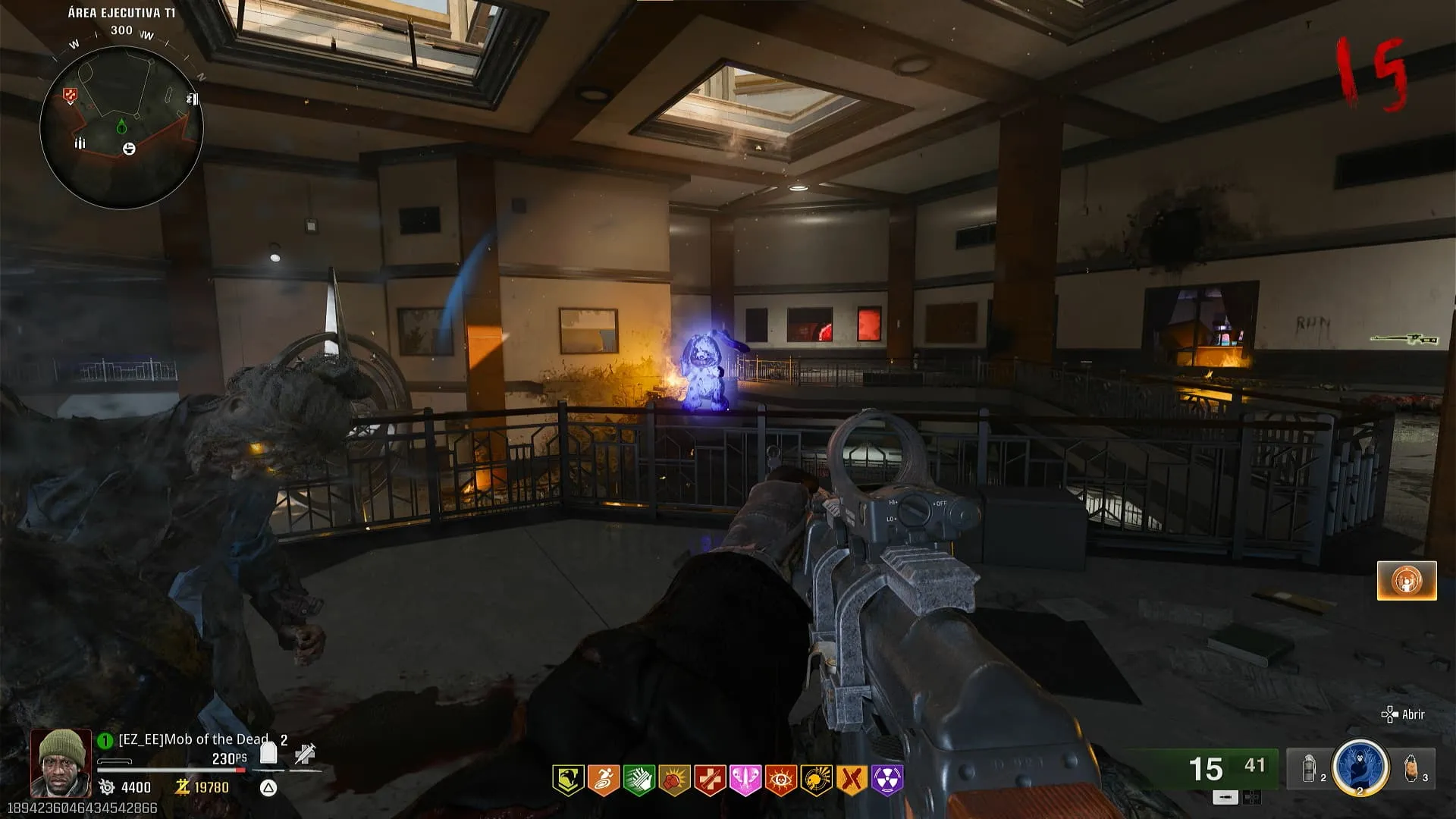This screenshot has width=1456, height=819.
Task: Click the purple radiation symbol perk icon
Action: pyautogui.click(x=887, y=780)
